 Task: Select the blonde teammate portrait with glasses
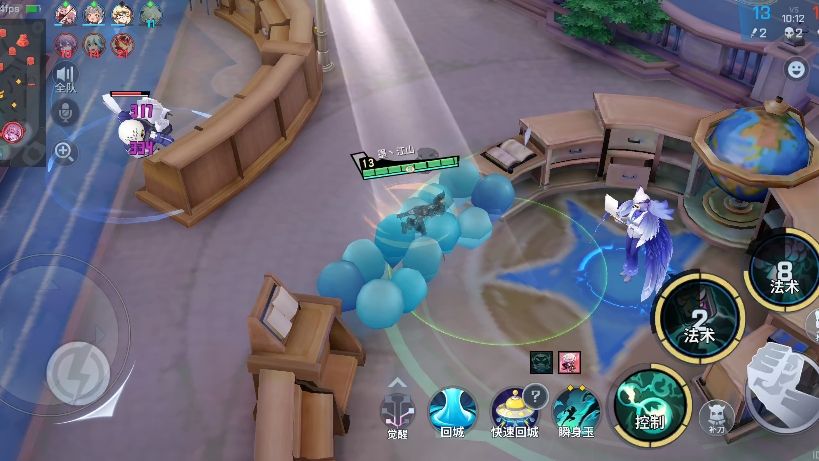point(122,14)
